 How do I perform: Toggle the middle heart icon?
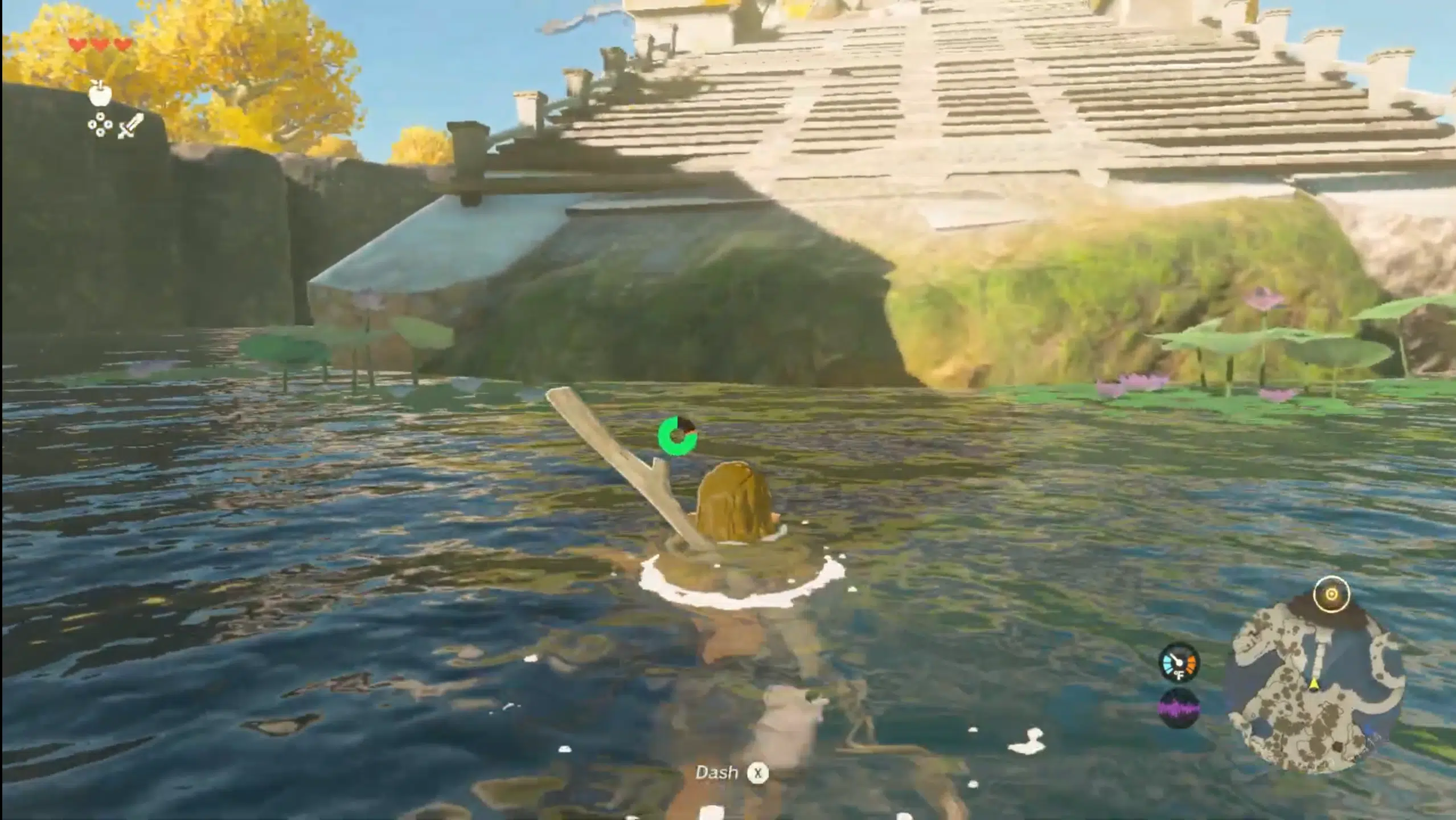click(x=99, y=44)
